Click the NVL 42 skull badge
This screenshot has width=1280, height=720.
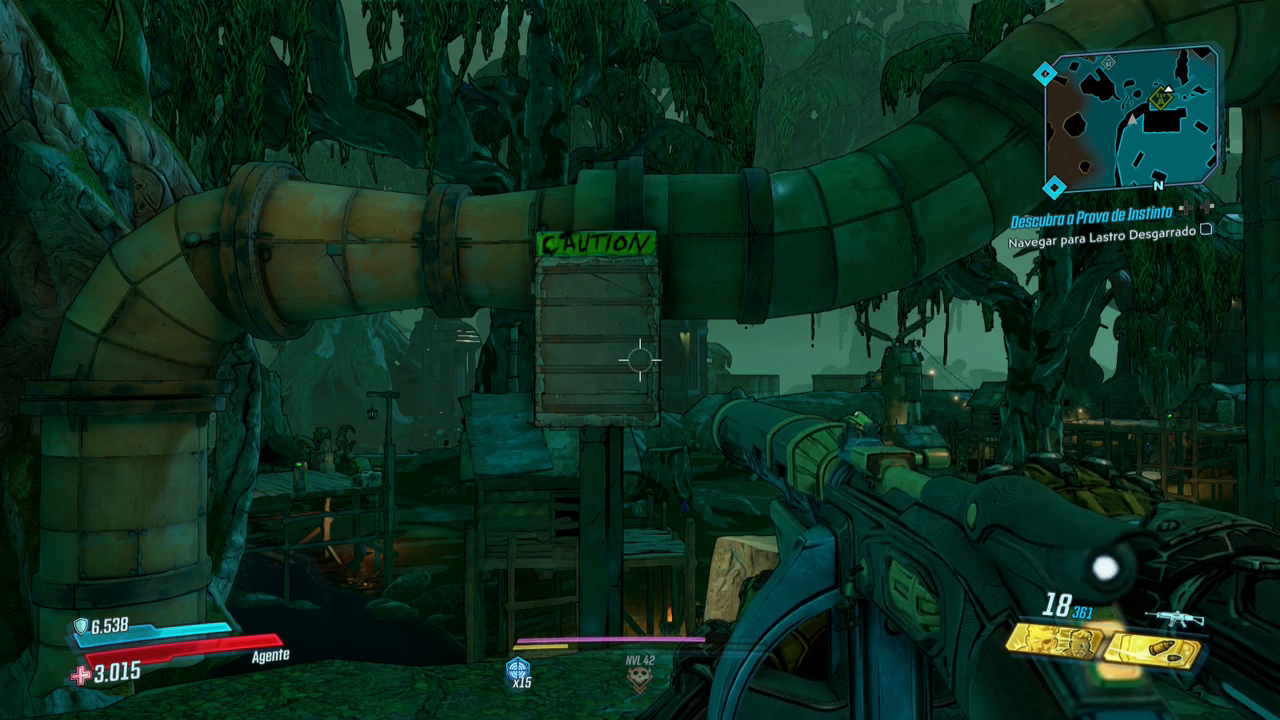tap(639, 679)
